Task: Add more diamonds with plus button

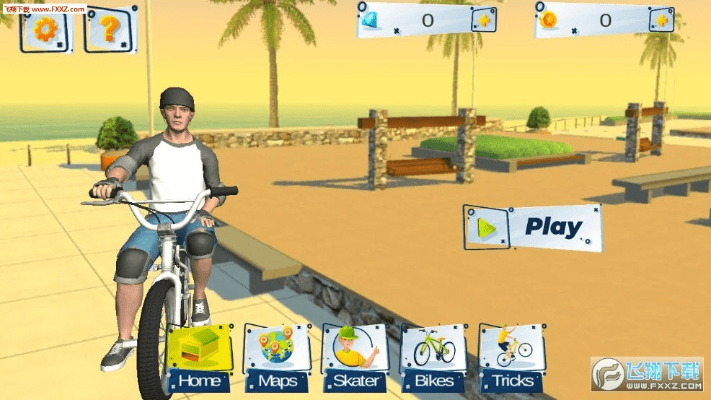Action: [484, 20]
